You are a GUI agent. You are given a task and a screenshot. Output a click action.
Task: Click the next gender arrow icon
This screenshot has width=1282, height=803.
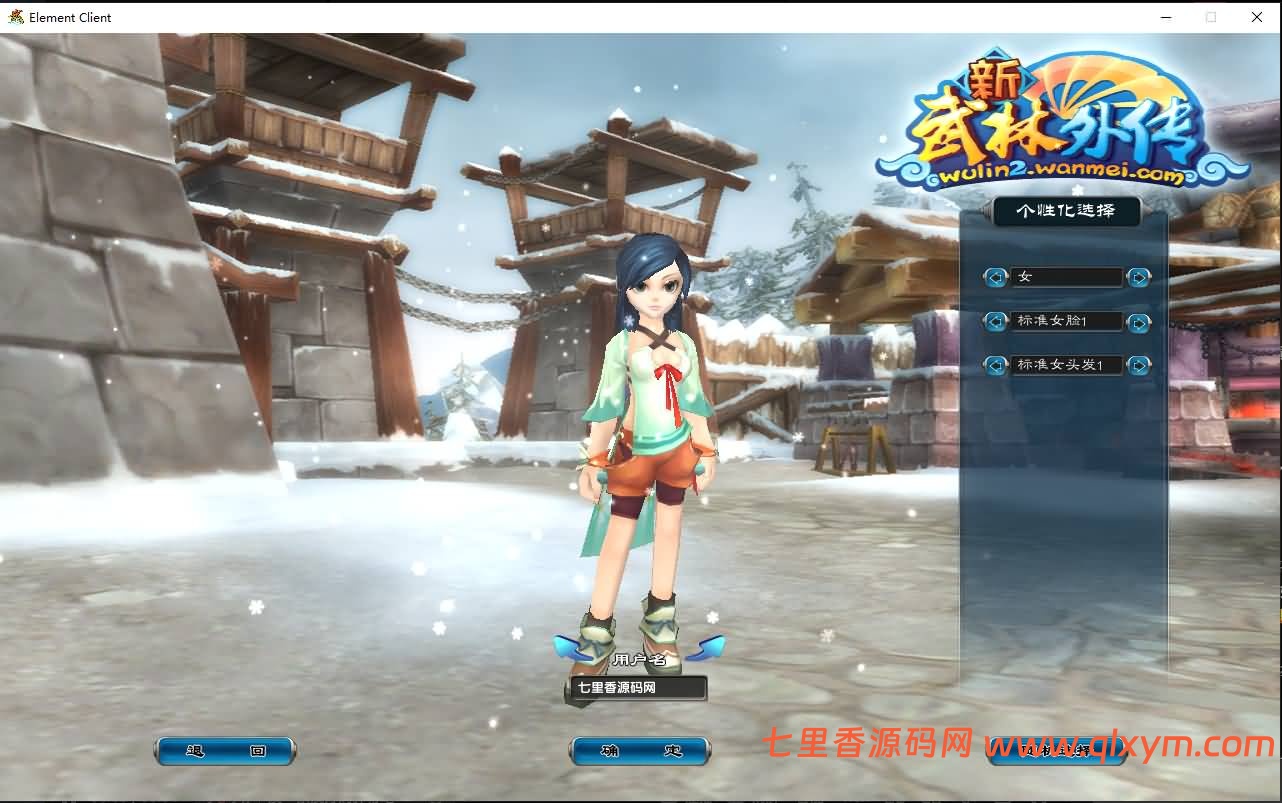(x=1139, y=277)
